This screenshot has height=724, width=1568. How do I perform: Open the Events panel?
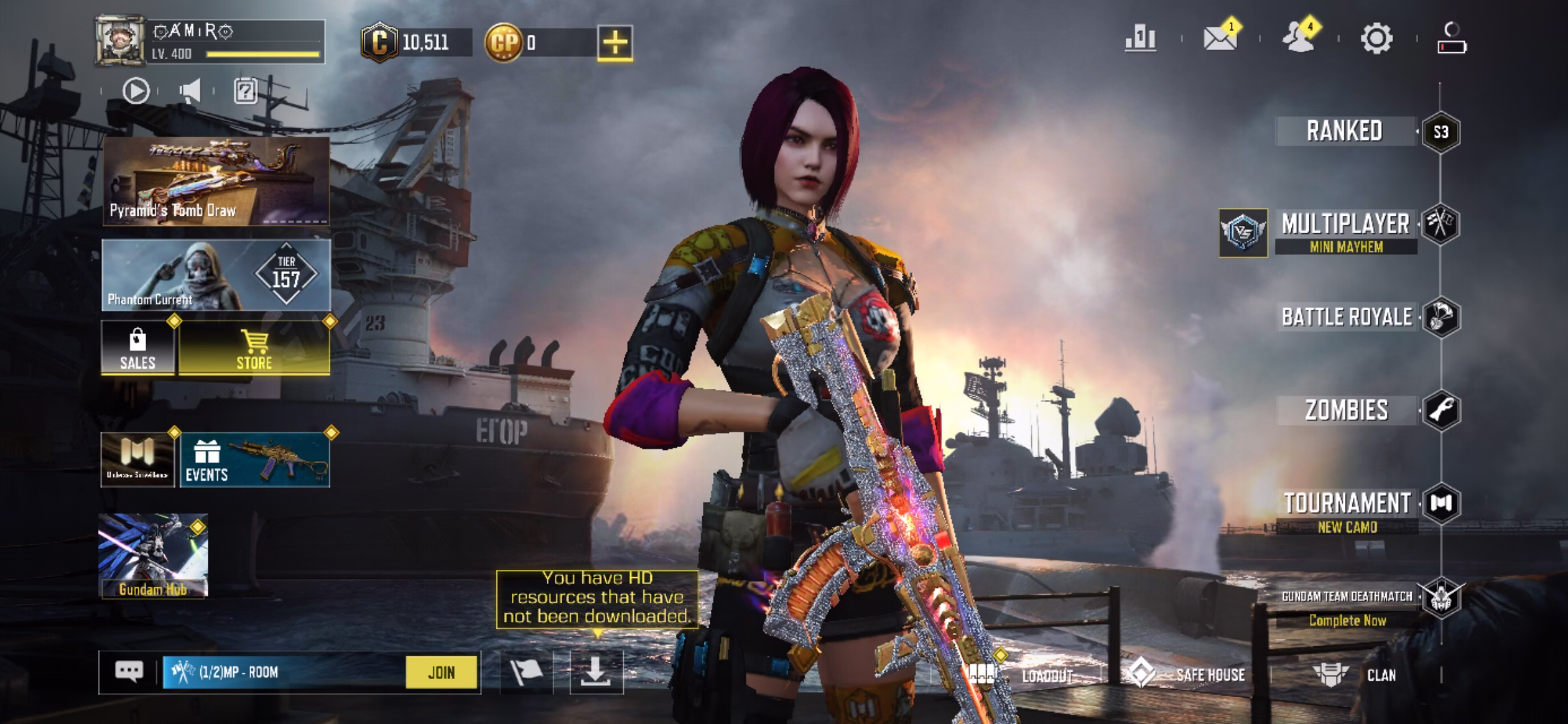coord(255,461)
